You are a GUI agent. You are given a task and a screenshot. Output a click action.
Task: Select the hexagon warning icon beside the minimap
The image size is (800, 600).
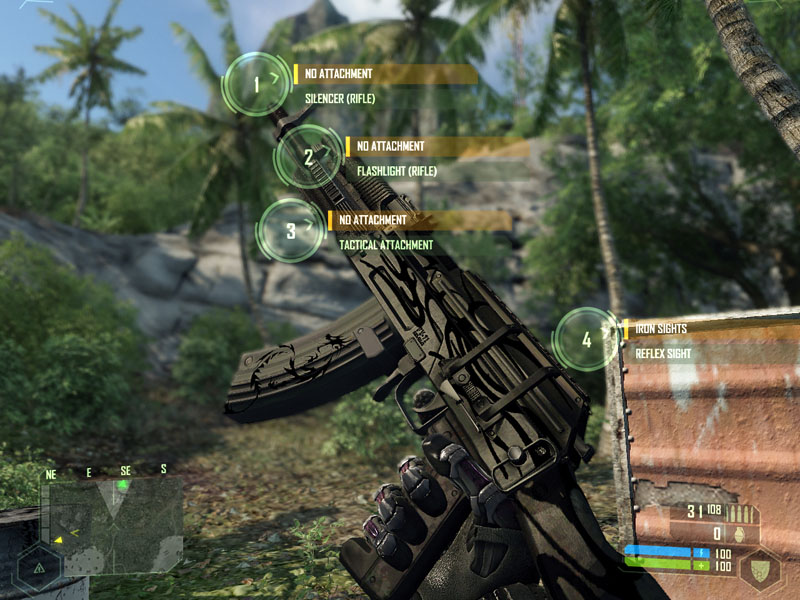pos(39,567)
